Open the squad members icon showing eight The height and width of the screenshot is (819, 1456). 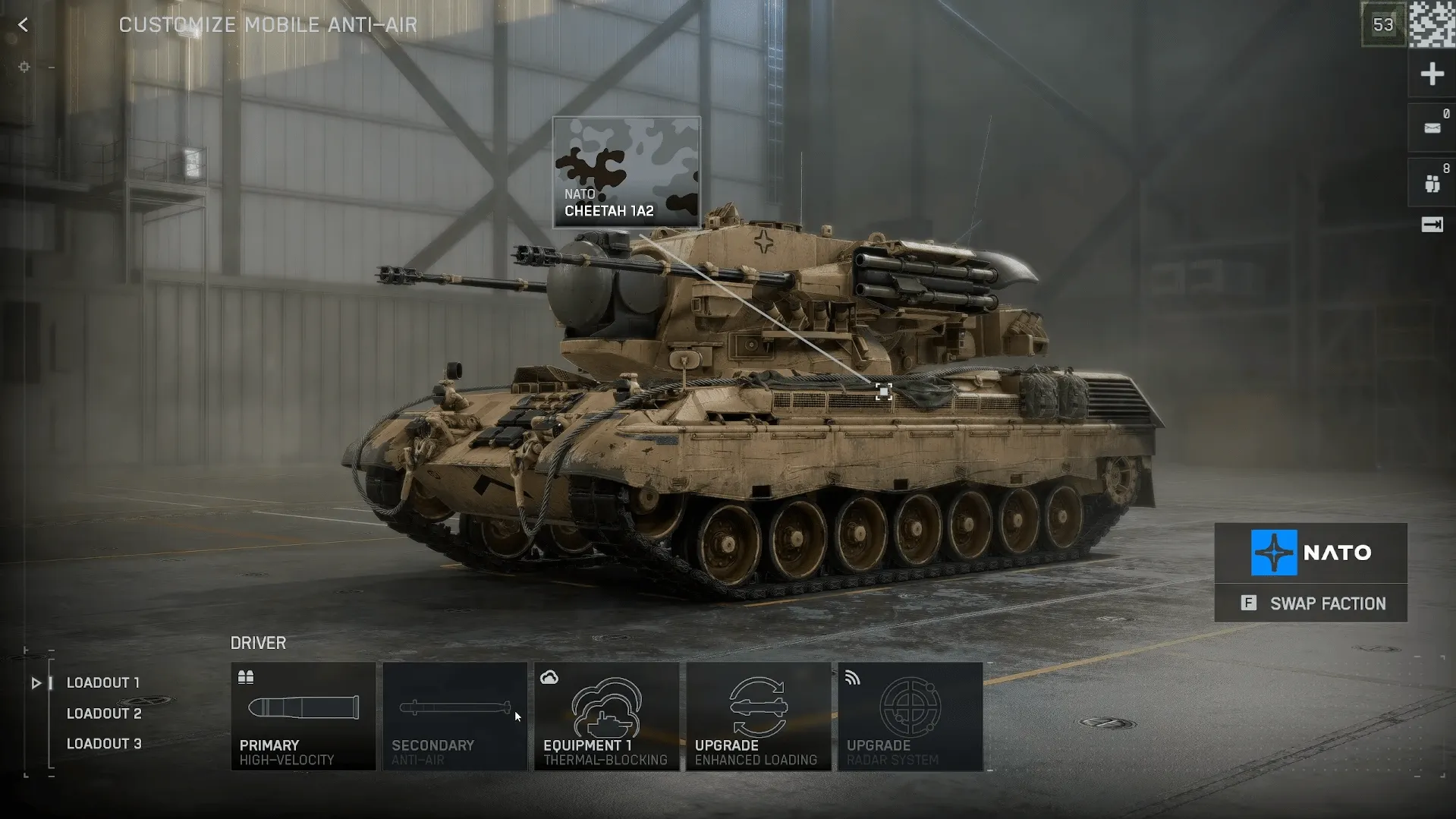pos(1431,182)
